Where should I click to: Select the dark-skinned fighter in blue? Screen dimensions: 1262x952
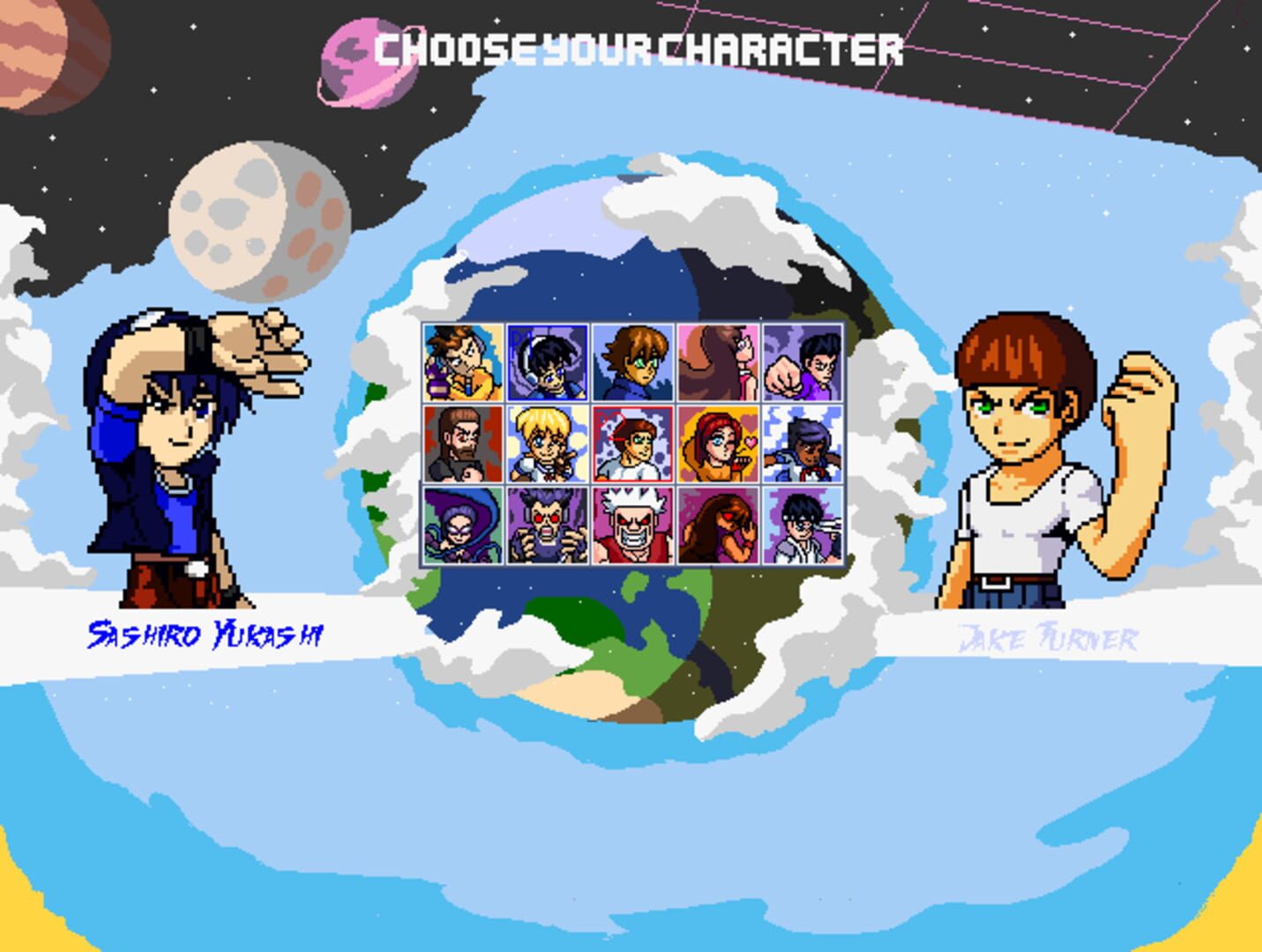coord(803,445)
